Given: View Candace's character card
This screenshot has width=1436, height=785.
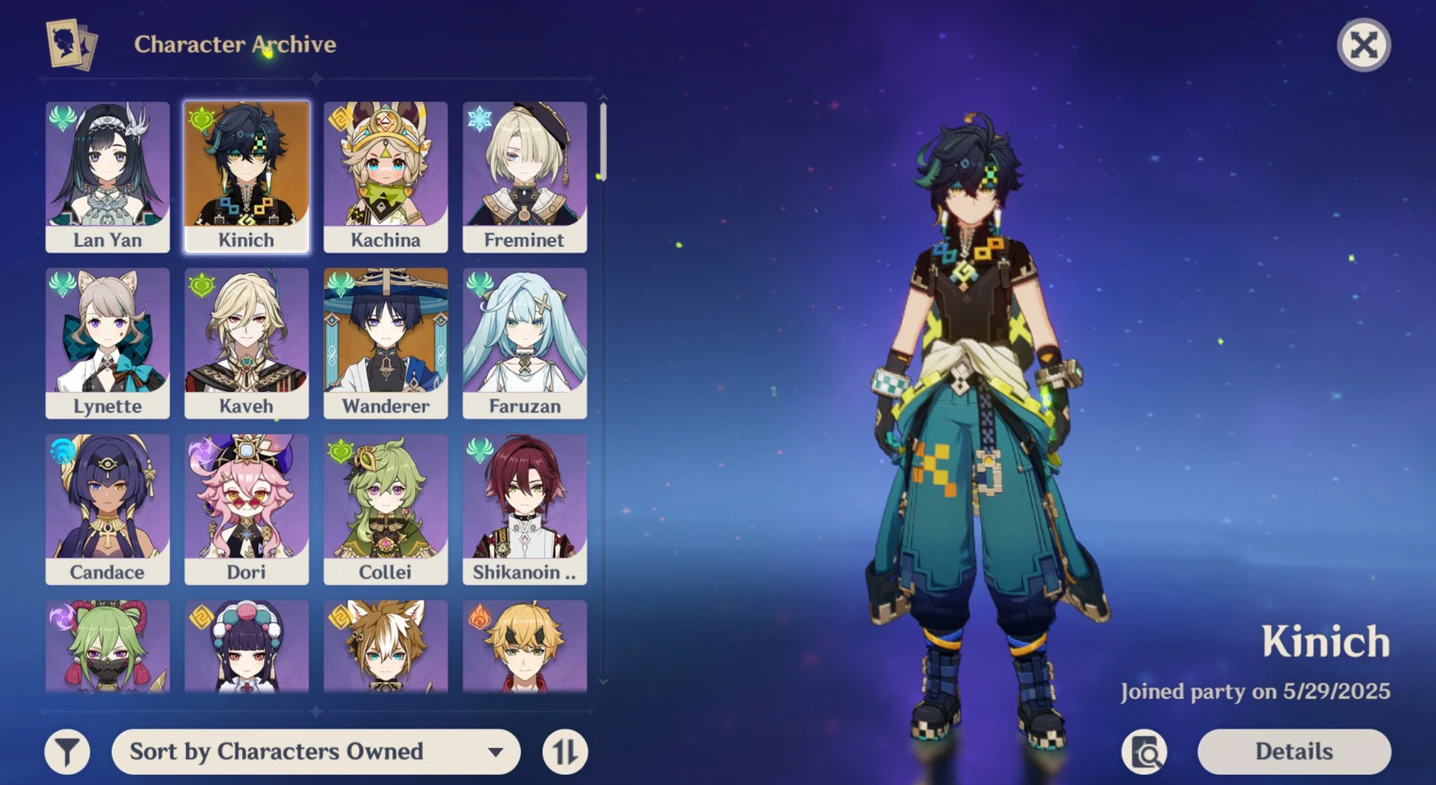Looking at the screenshot, I should [107, 507].
